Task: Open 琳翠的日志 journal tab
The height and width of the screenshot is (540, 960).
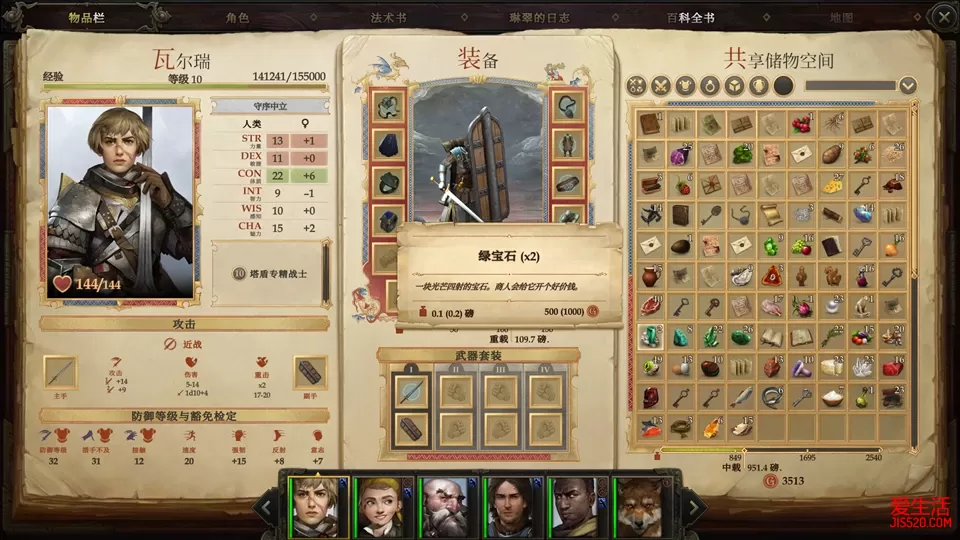Action: (x=539, y=18)
